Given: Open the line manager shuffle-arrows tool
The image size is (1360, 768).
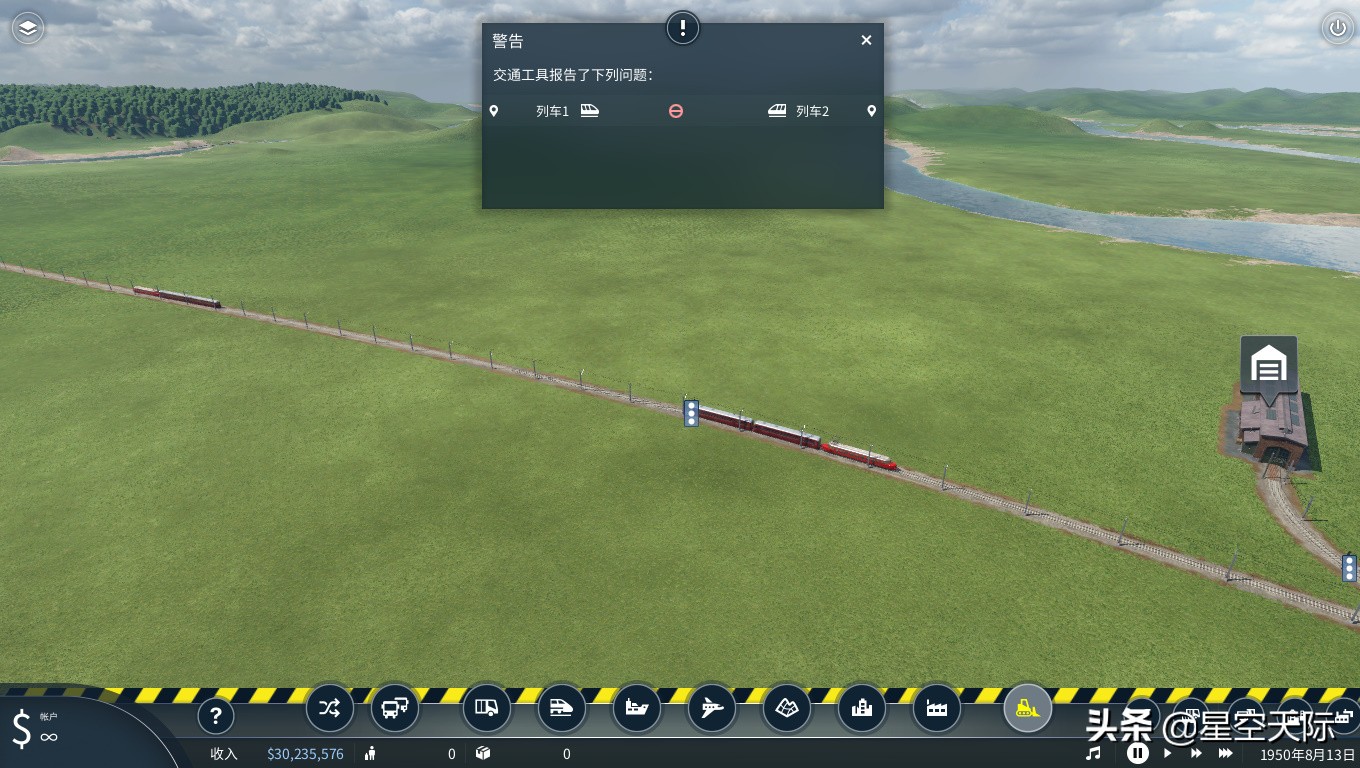Looking at the screenshot, I should [329, 709].
